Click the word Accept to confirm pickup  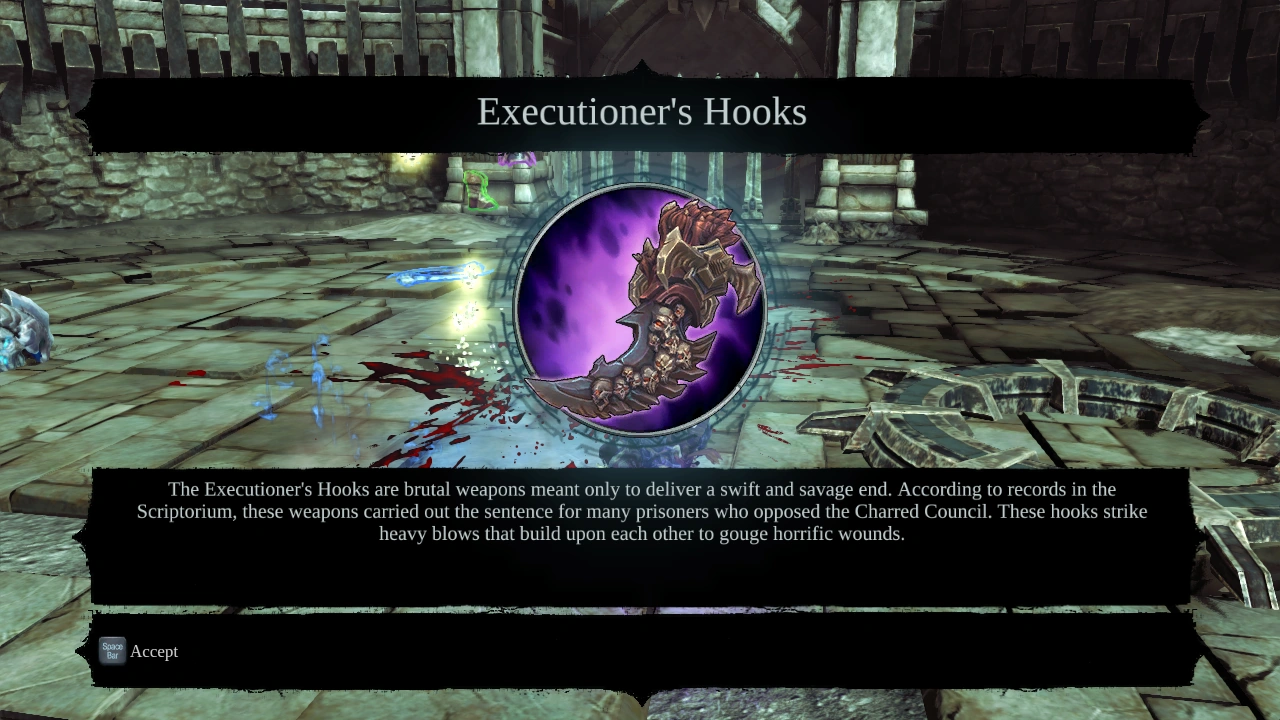pos(154,651)
